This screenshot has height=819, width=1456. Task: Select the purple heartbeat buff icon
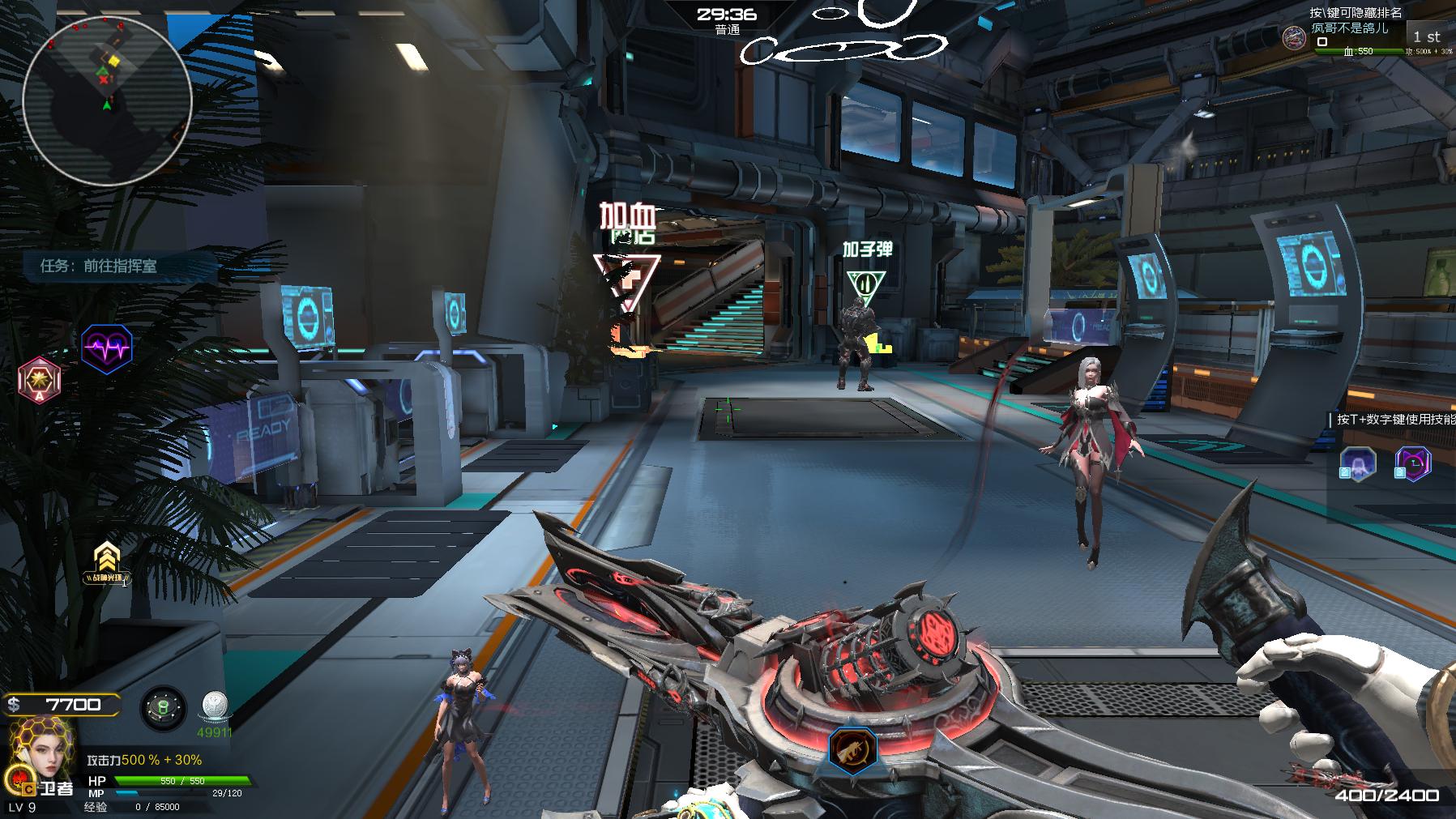(x=107, y=349)
